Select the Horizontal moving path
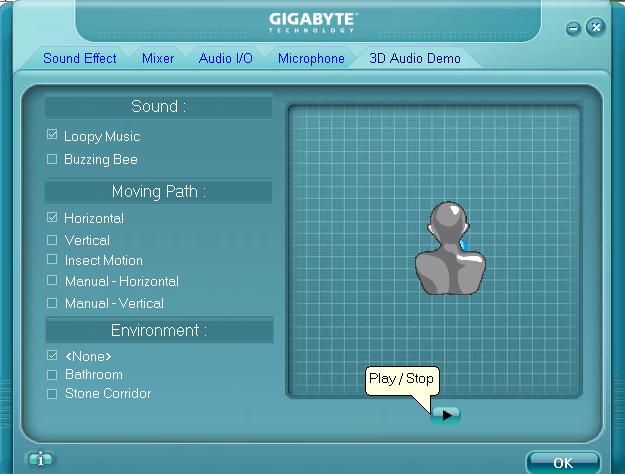This screenshot has height=474, width=625. click(52, 217)
